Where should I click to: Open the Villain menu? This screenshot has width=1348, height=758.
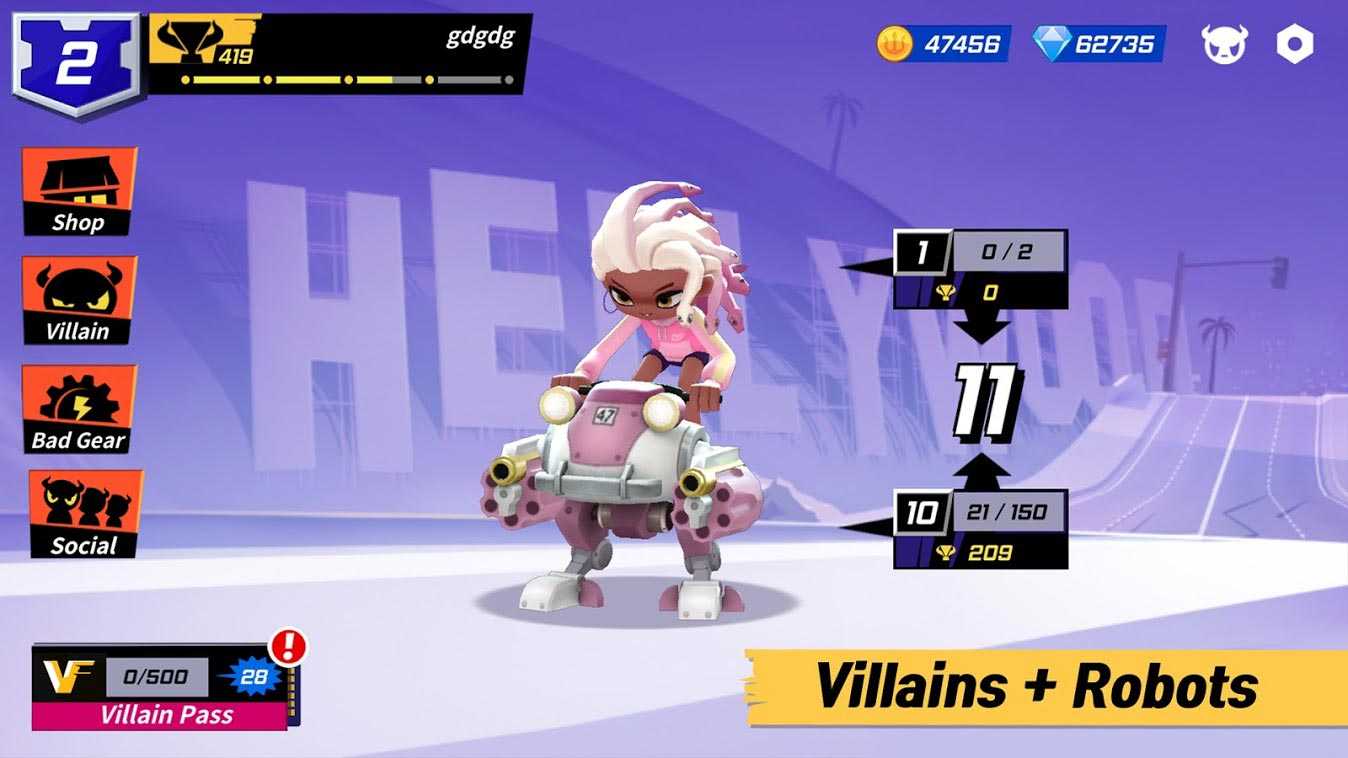pyautogui.click(x=79, y=301)
